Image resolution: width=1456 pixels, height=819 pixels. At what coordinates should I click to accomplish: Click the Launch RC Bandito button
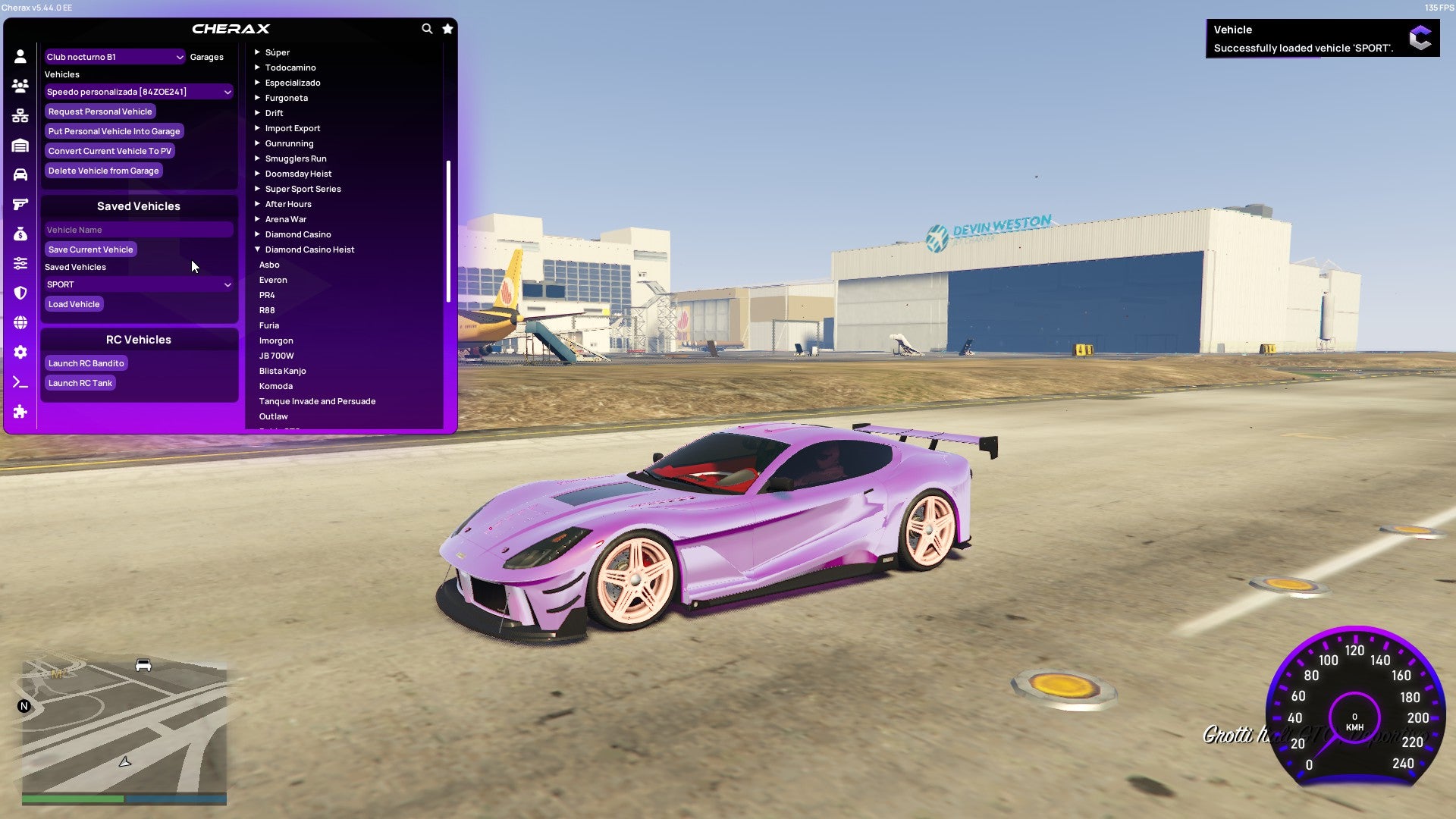click(x=86, y=362)
